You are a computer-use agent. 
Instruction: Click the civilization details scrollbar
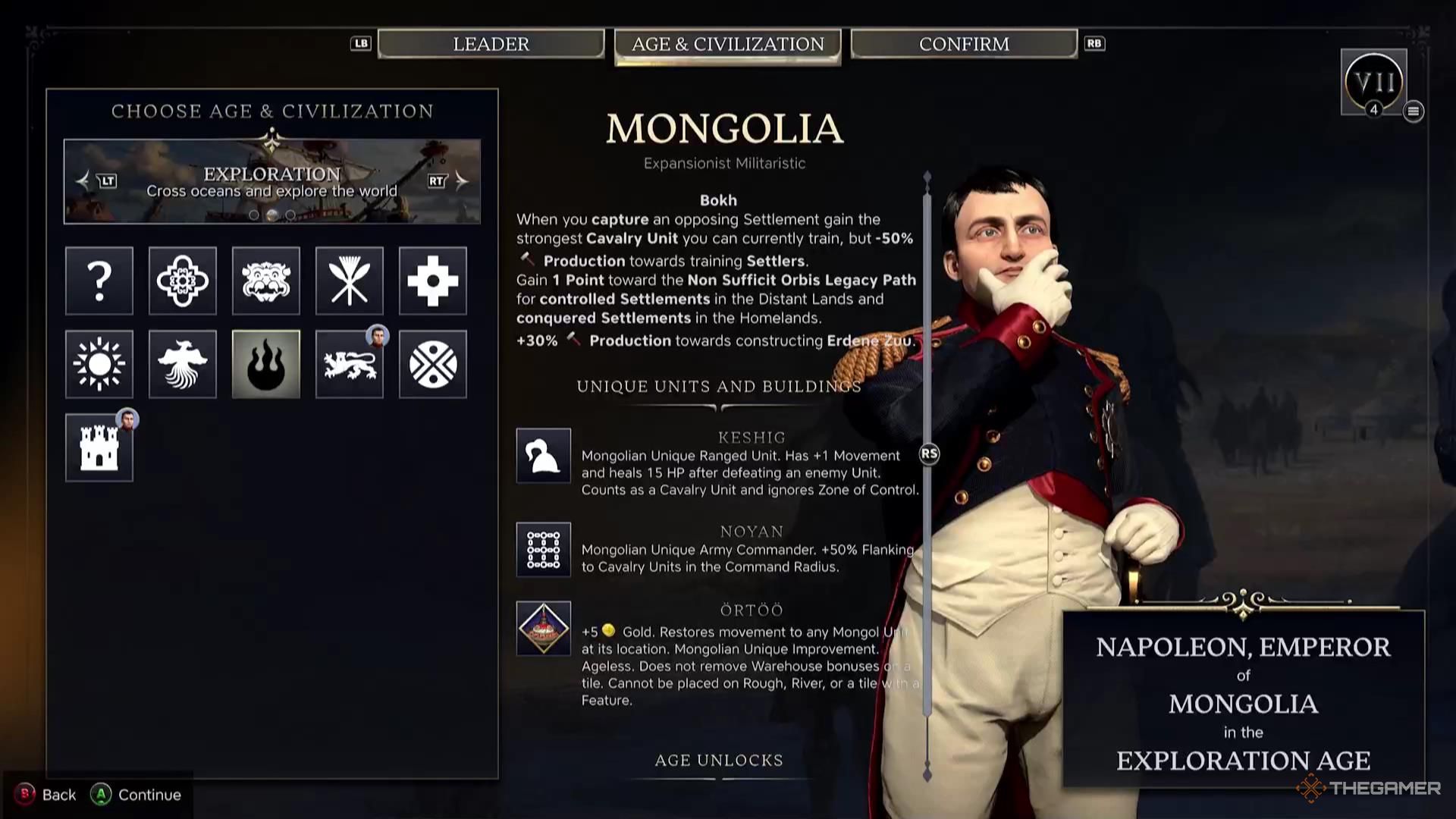tap(927, 453)
